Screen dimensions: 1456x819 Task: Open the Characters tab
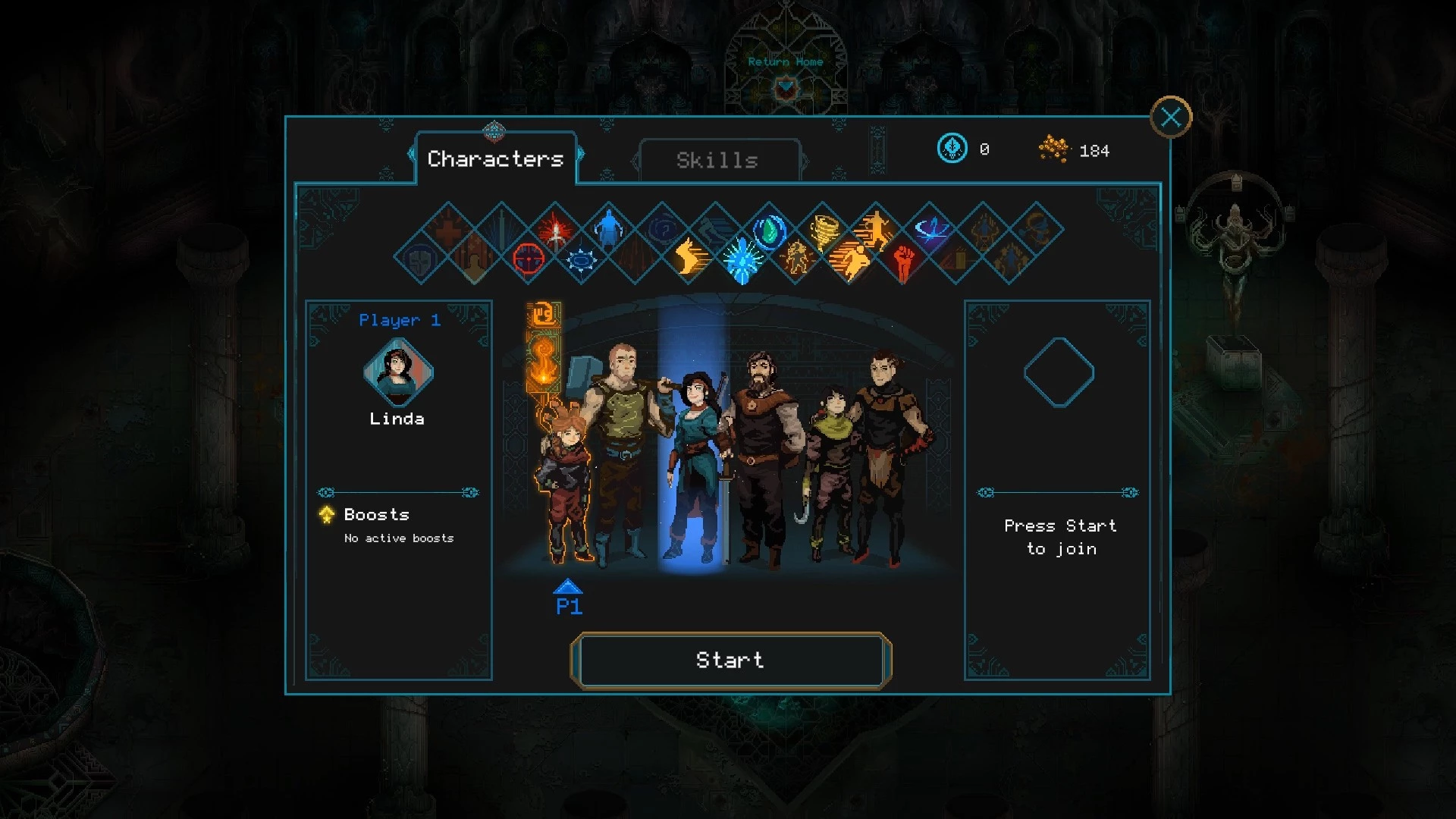[x=495, y=158]
